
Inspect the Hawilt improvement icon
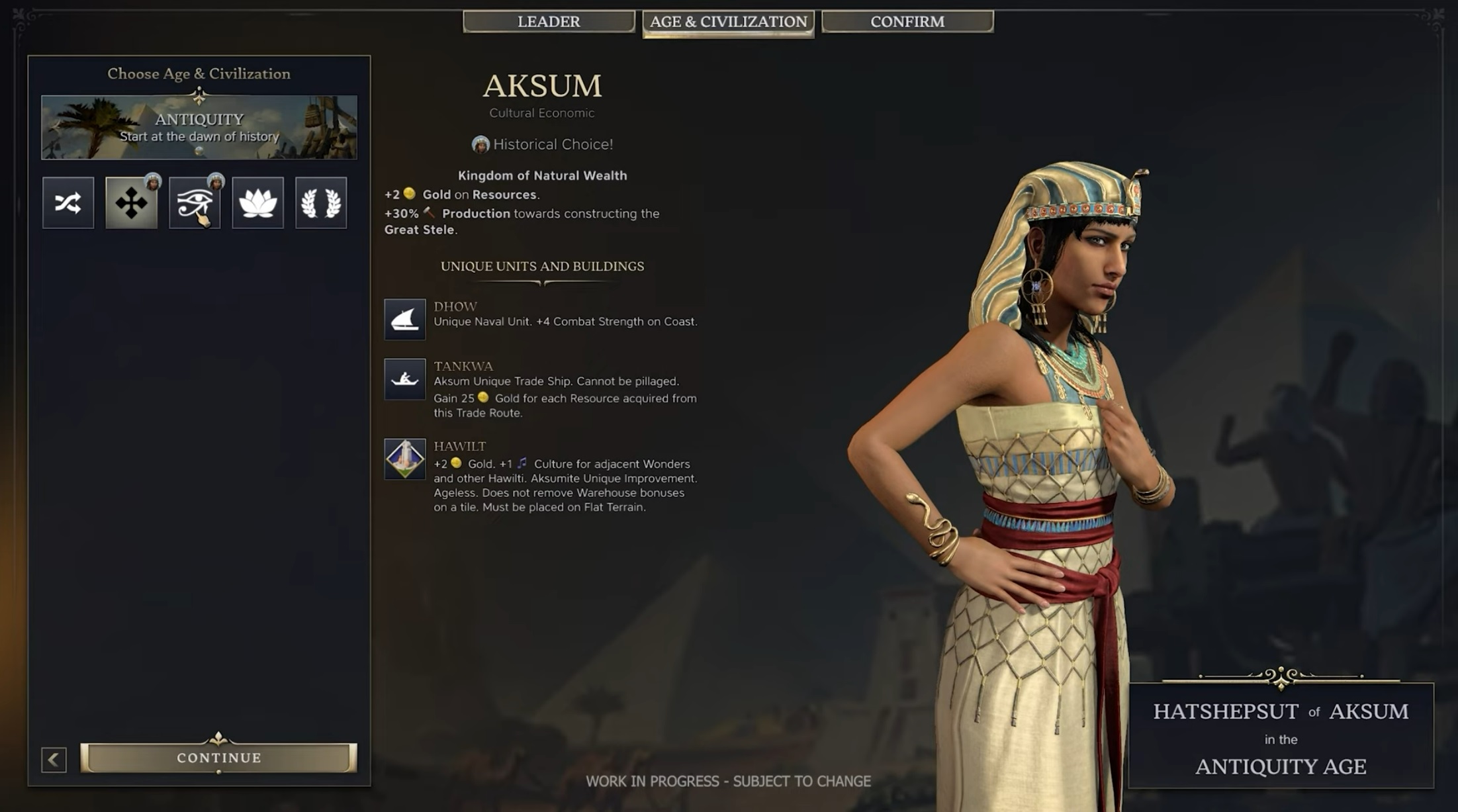pos(405,459)
